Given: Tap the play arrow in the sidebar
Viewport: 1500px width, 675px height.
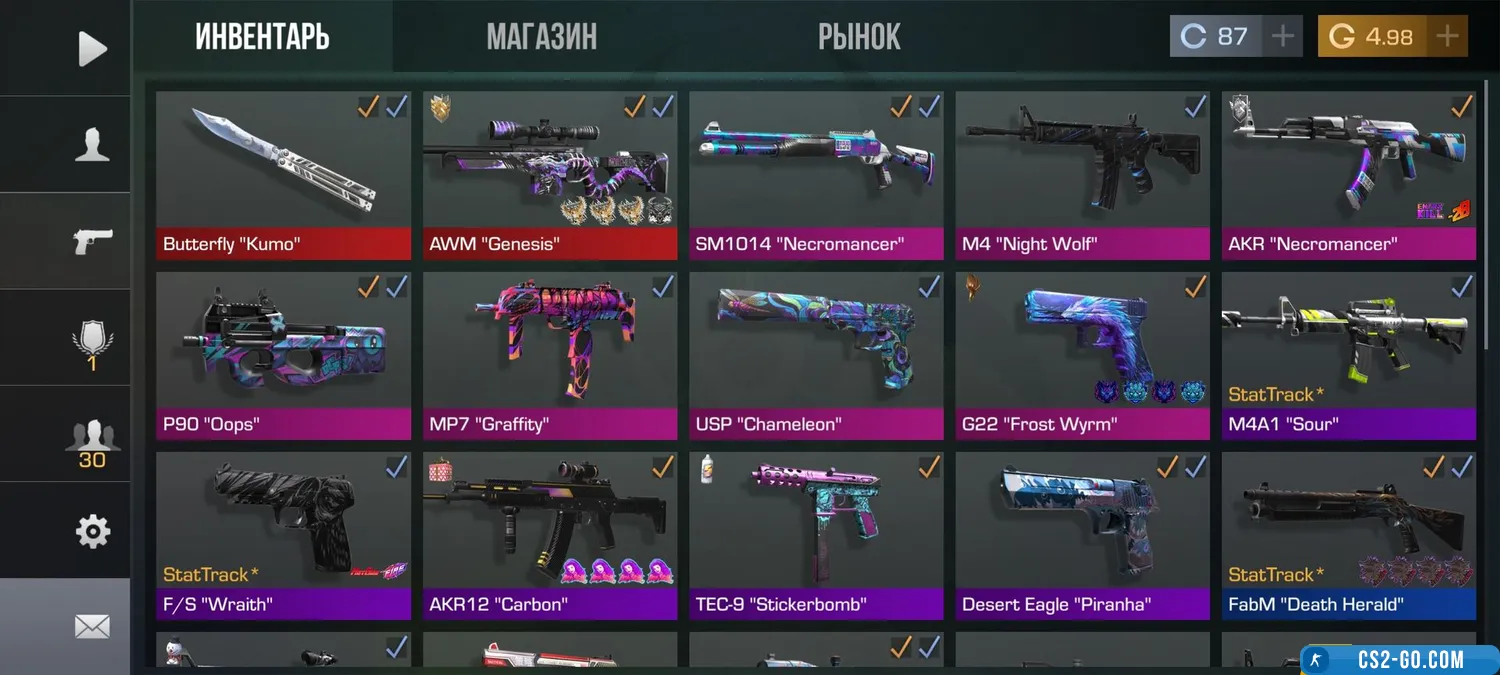Looking at the screenshot, I should coord(92,48).
